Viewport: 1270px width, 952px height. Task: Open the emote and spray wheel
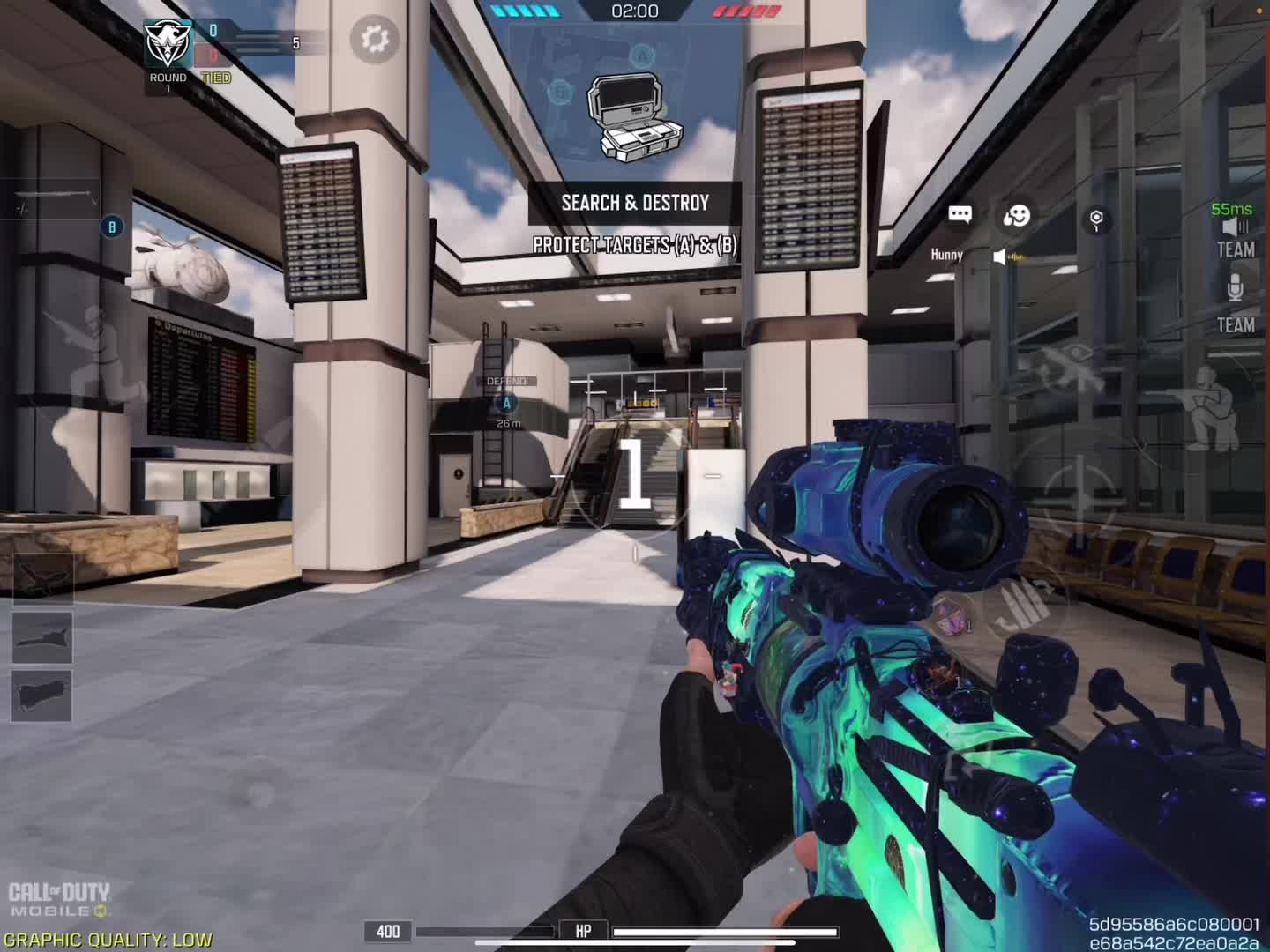1017,215
